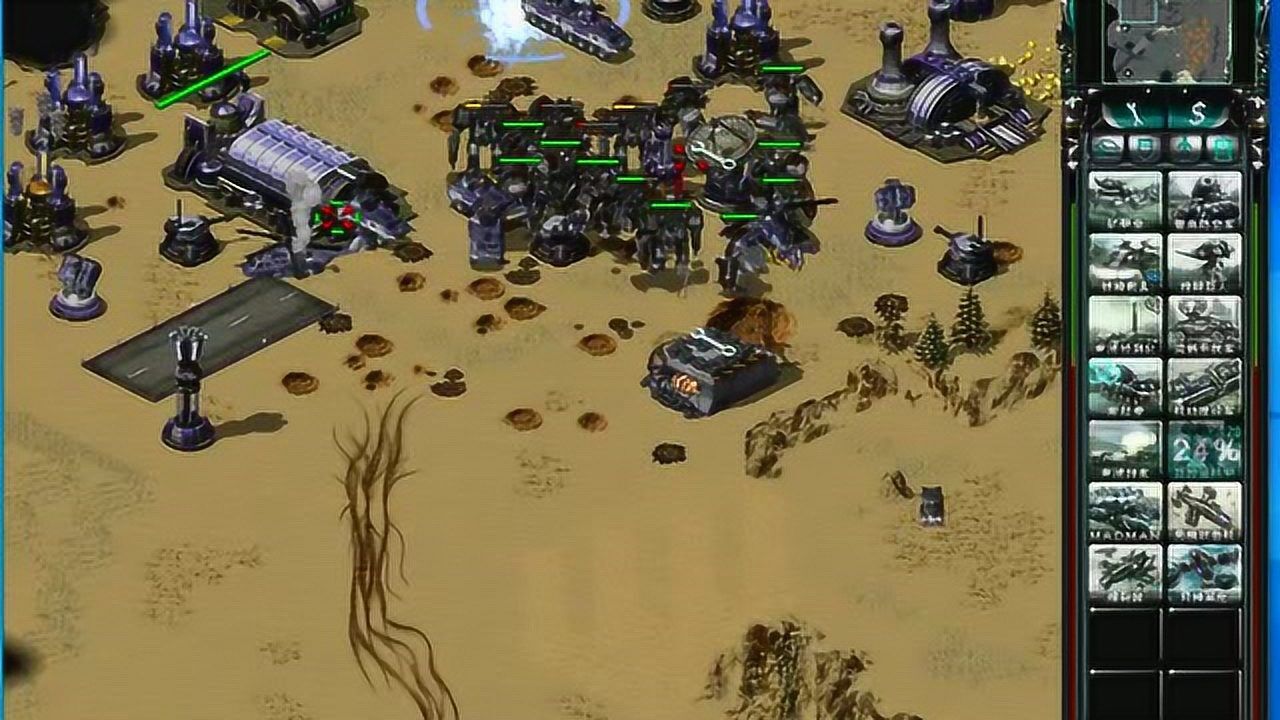
Task: Switch to the structures build tab
Action: click(1106, 147)
